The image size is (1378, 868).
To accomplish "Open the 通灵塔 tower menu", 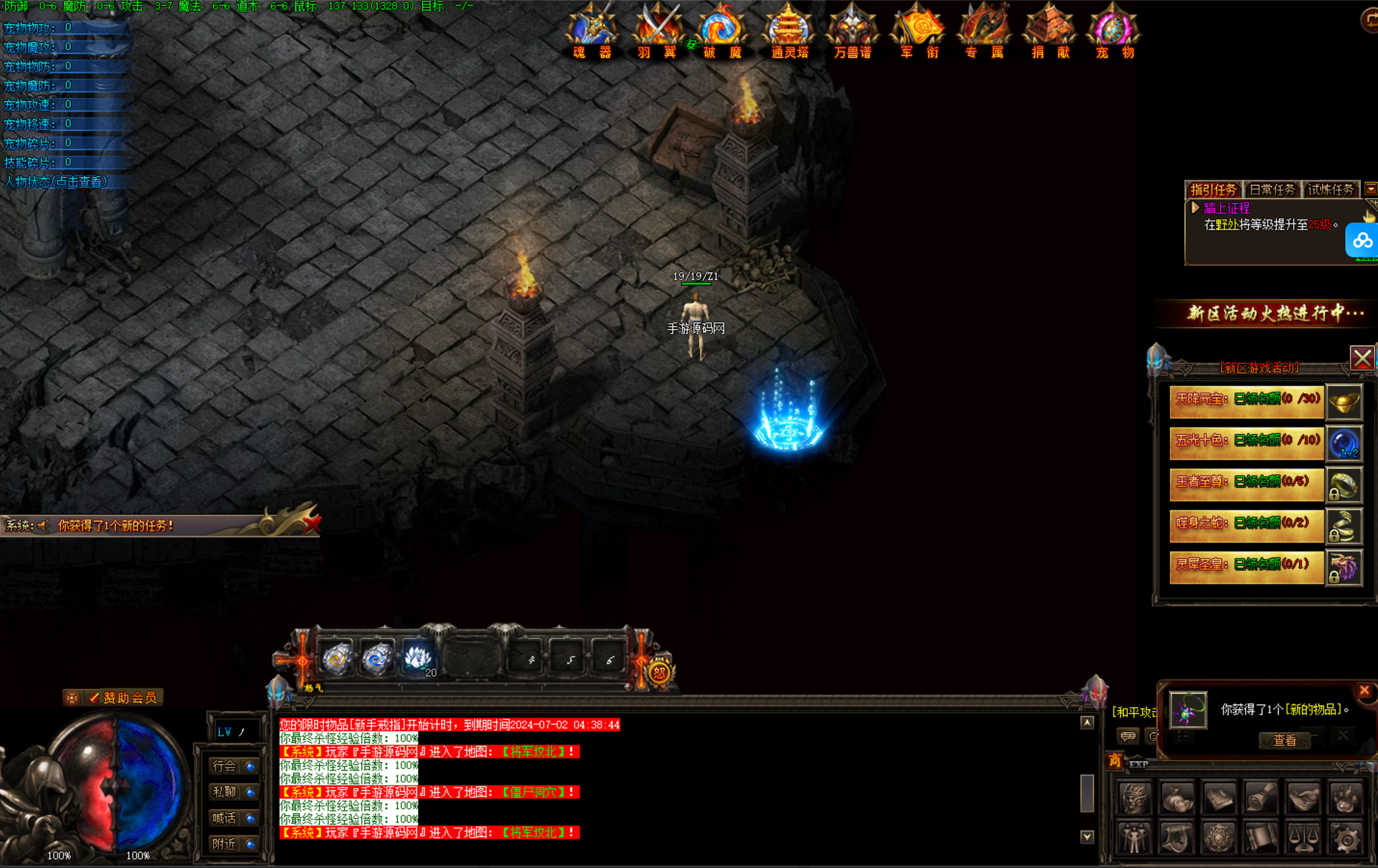I will click(x=789, y=32).
